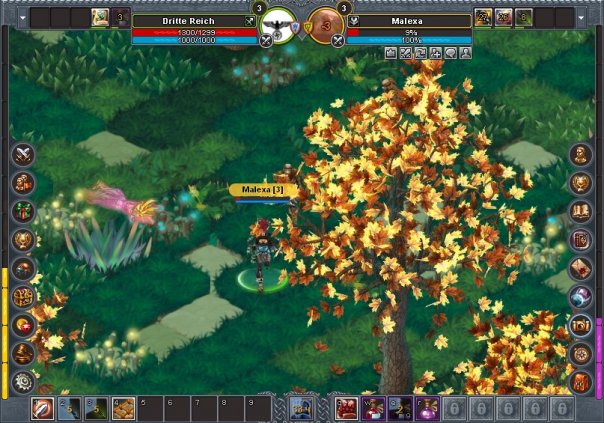Open the backpack inventory icon

point(581,381)
